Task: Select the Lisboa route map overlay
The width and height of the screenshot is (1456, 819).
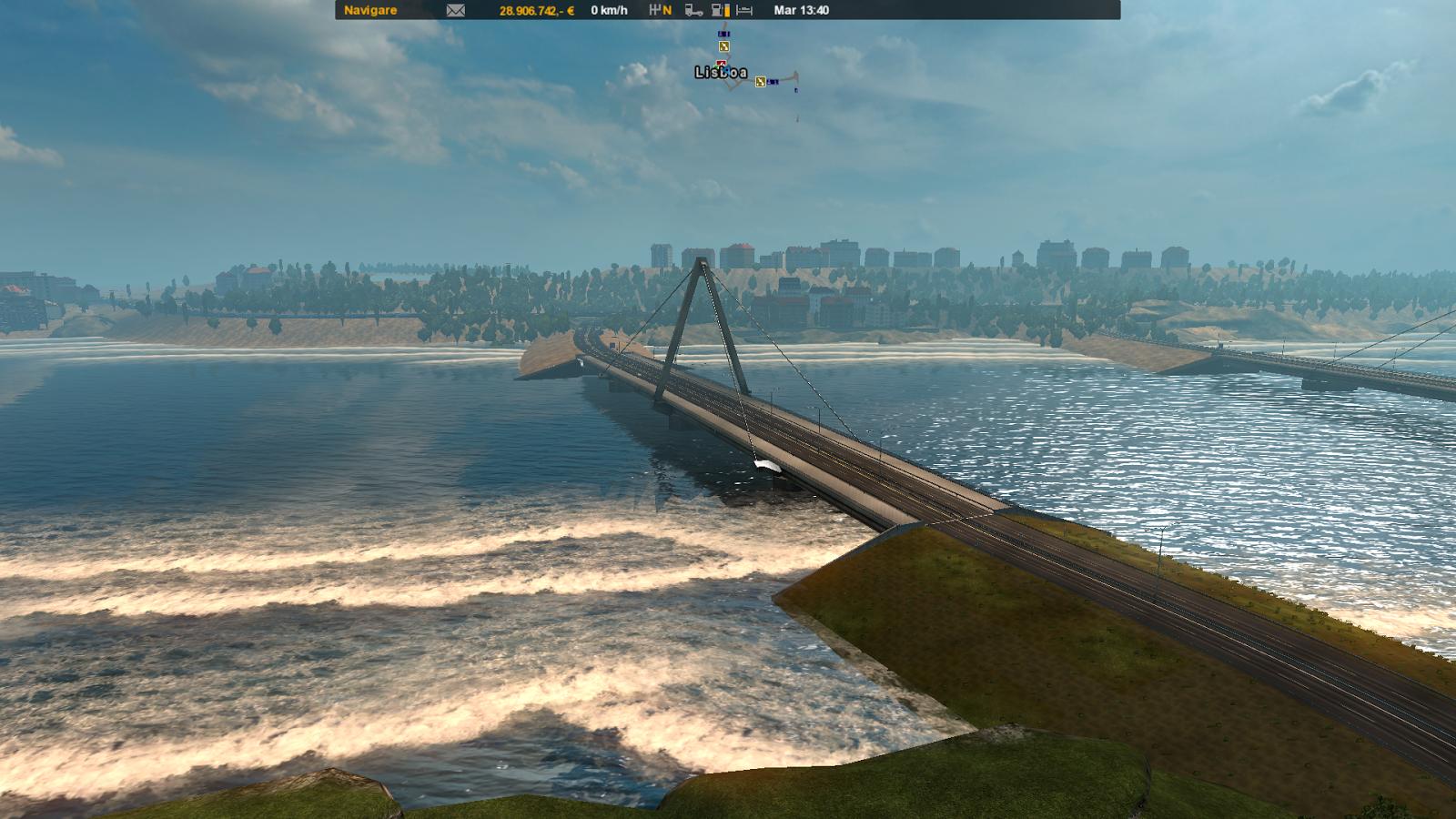Action: tap(721, 72)
